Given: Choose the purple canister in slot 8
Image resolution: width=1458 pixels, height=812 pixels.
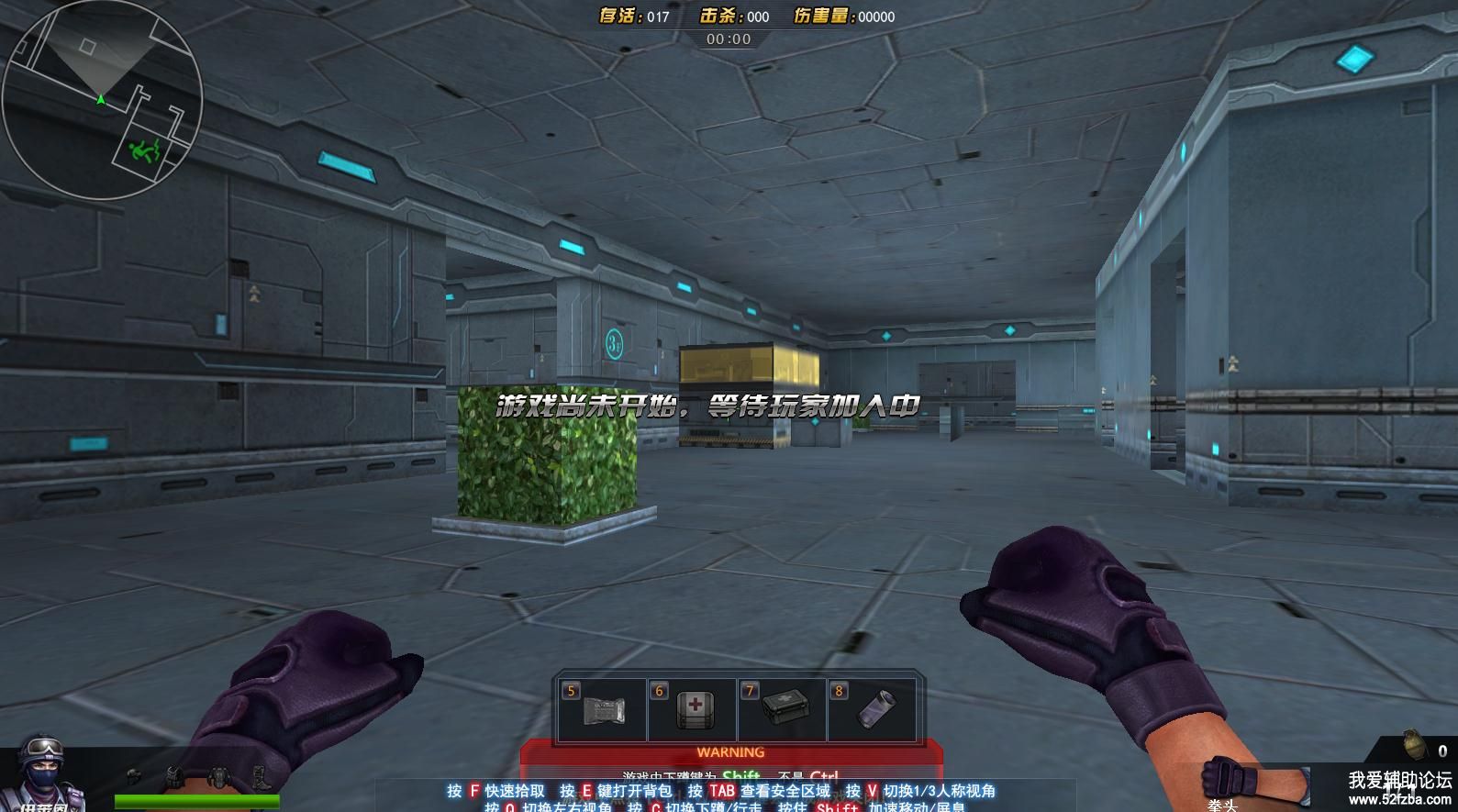Looking at the screenshot, I should coord(872,711).
